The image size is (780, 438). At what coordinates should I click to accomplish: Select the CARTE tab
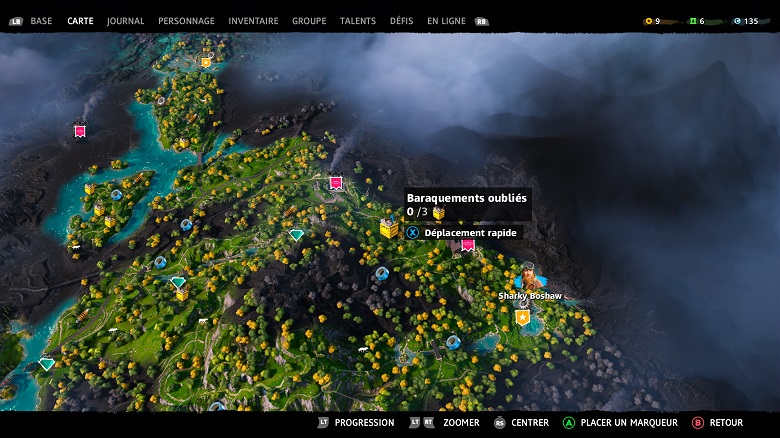(80, 21)
